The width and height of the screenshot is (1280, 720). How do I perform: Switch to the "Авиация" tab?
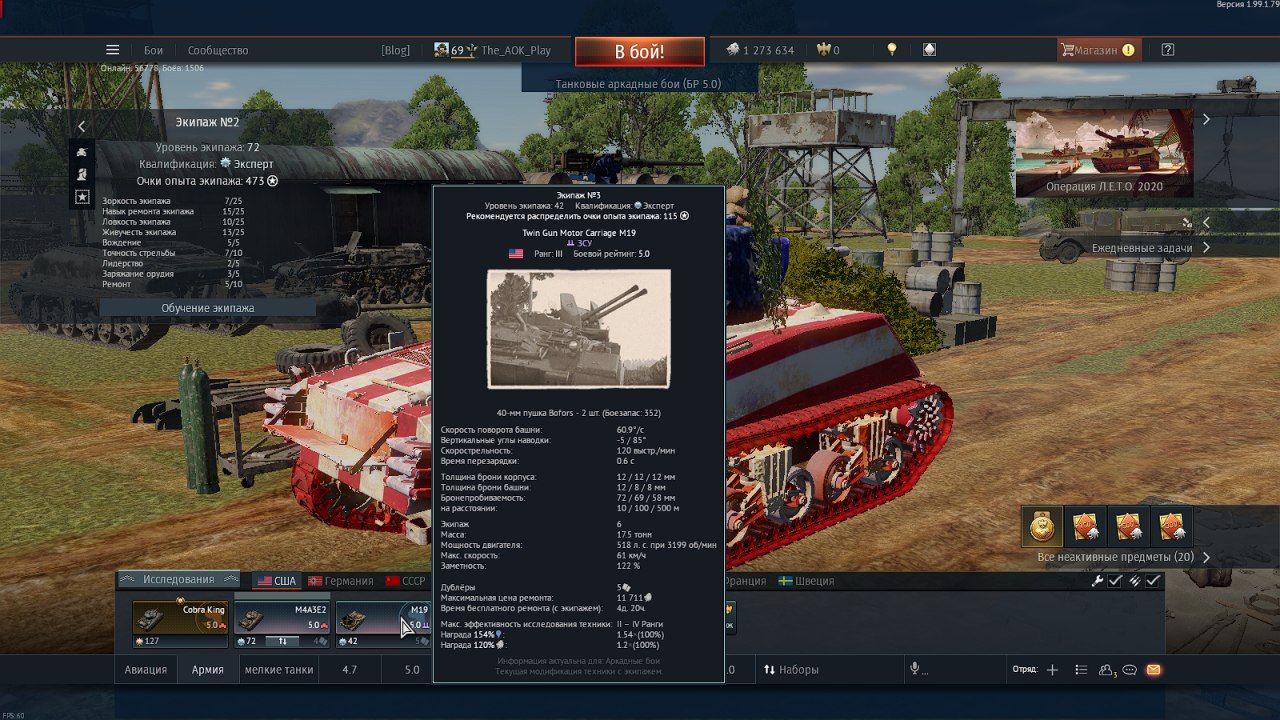click(146, 670)
